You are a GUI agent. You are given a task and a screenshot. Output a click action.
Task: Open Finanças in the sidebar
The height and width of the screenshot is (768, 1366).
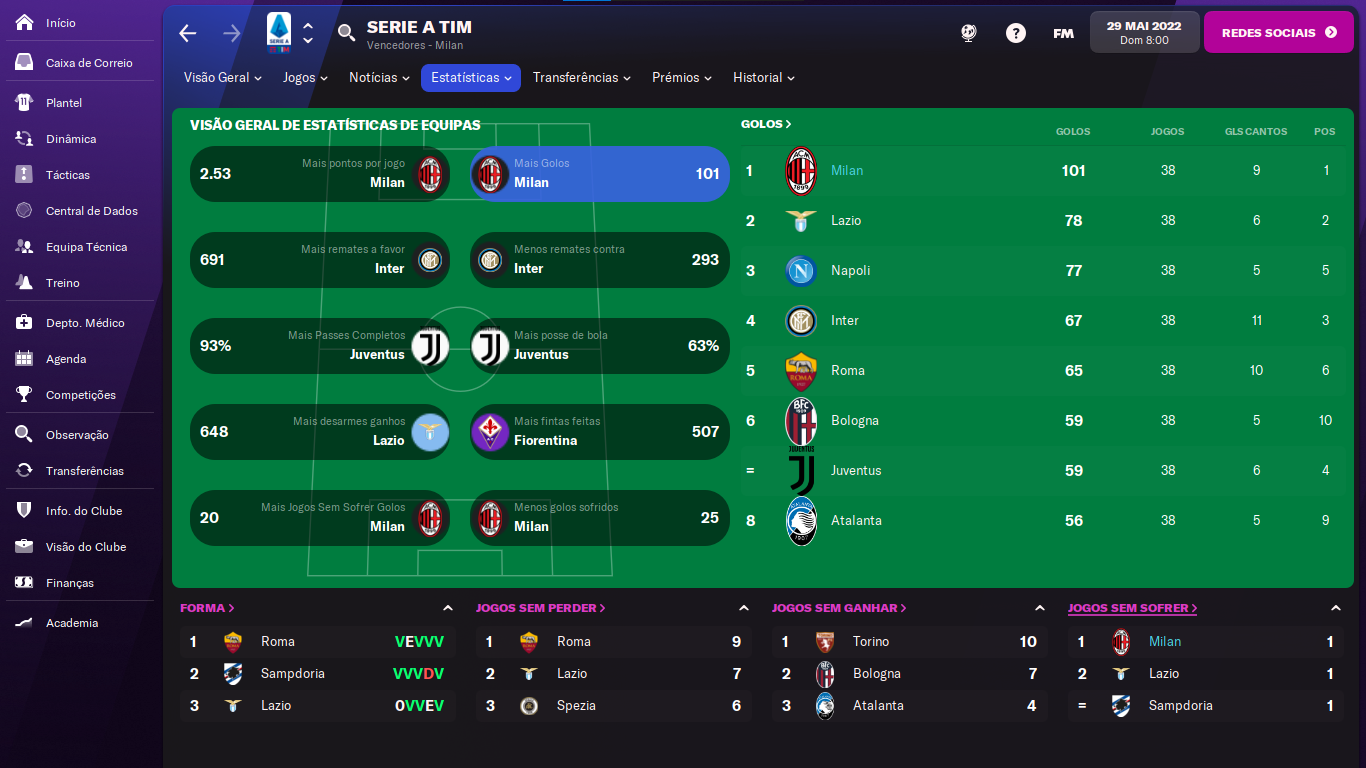point(69,583)
